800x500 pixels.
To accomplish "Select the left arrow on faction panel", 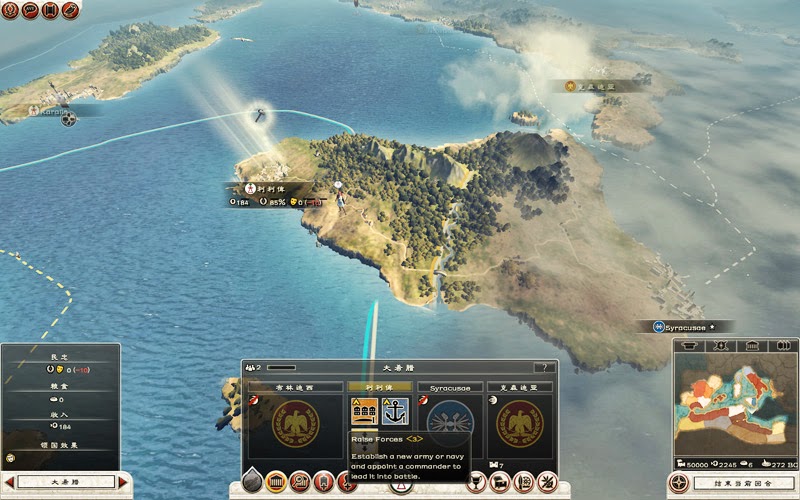I will 10,482.
